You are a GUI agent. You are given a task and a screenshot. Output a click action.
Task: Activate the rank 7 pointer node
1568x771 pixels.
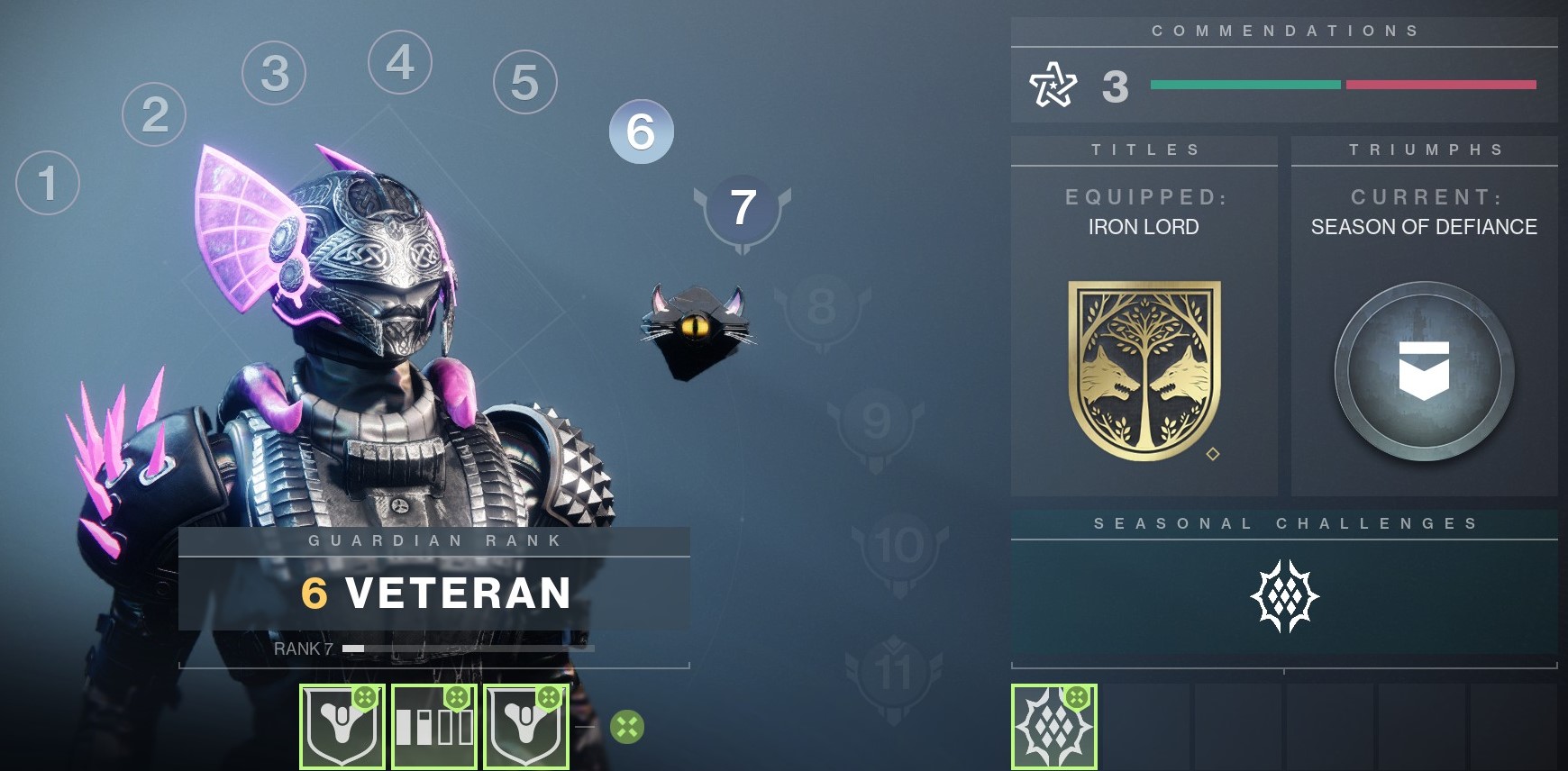pos(743,207)
